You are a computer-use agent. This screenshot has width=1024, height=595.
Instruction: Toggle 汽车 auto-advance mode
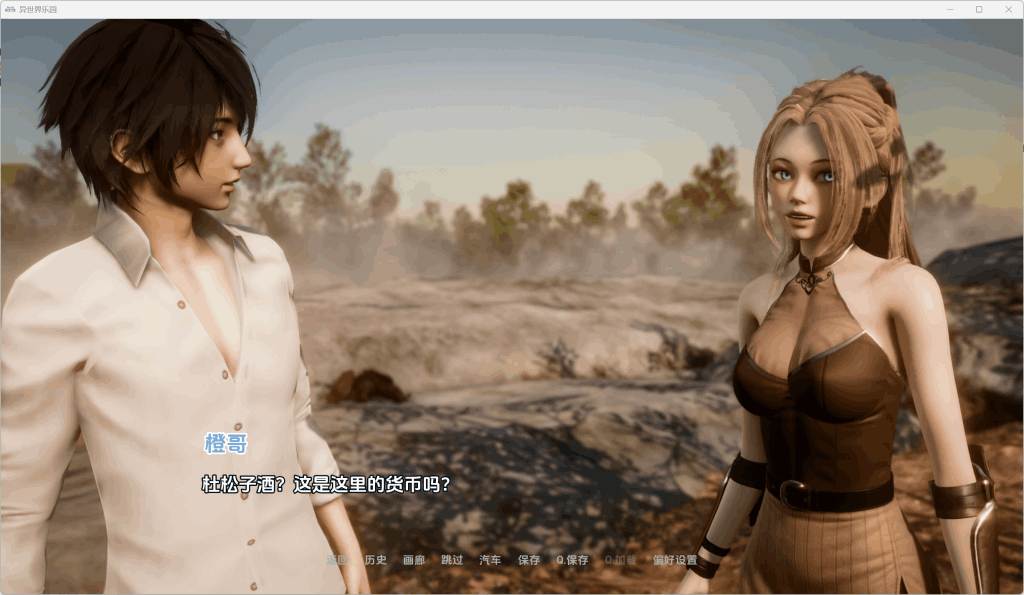click(490, 560)
